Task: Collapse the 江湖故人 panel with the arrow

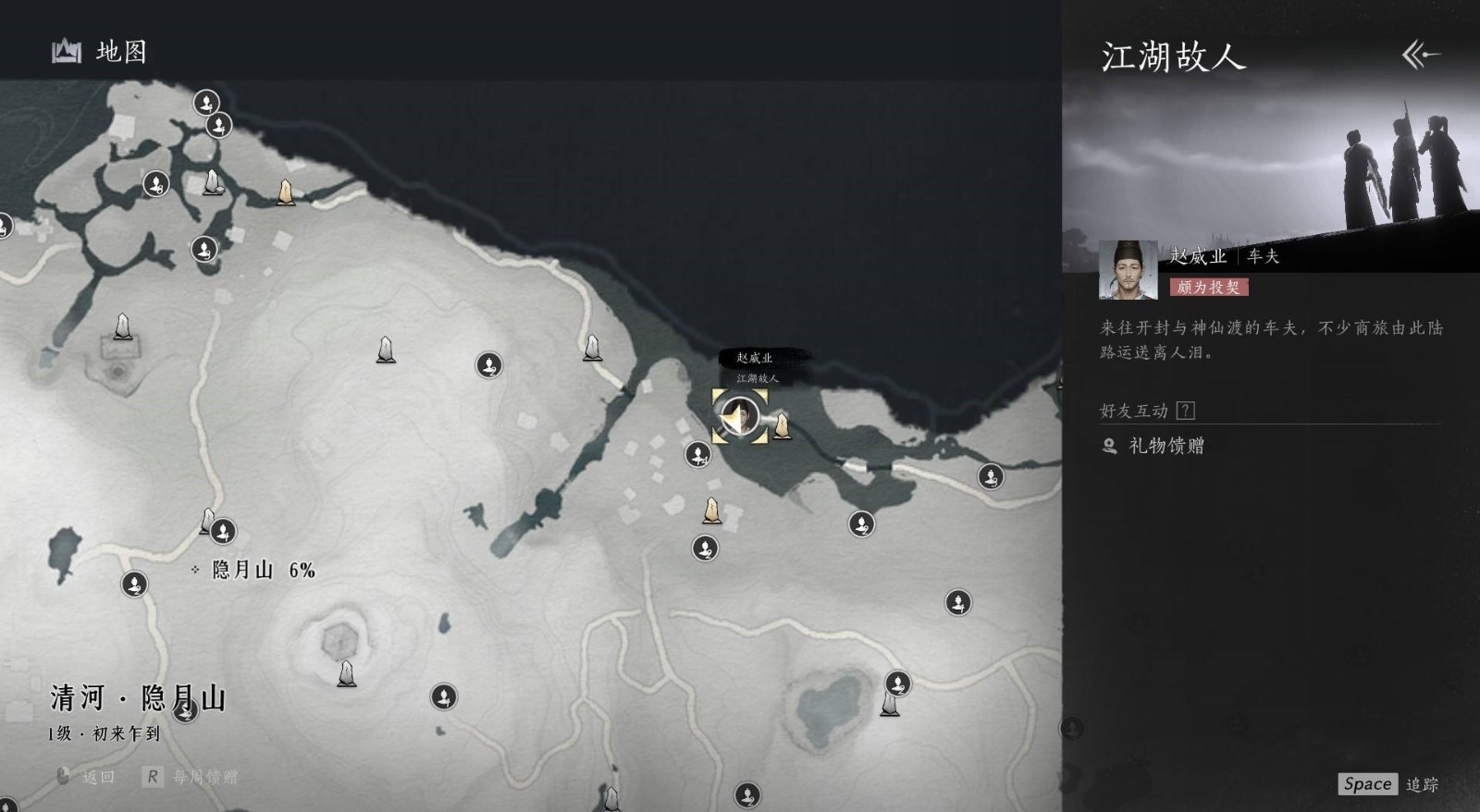Action: pyautogui.click(x=1421, y=55)
